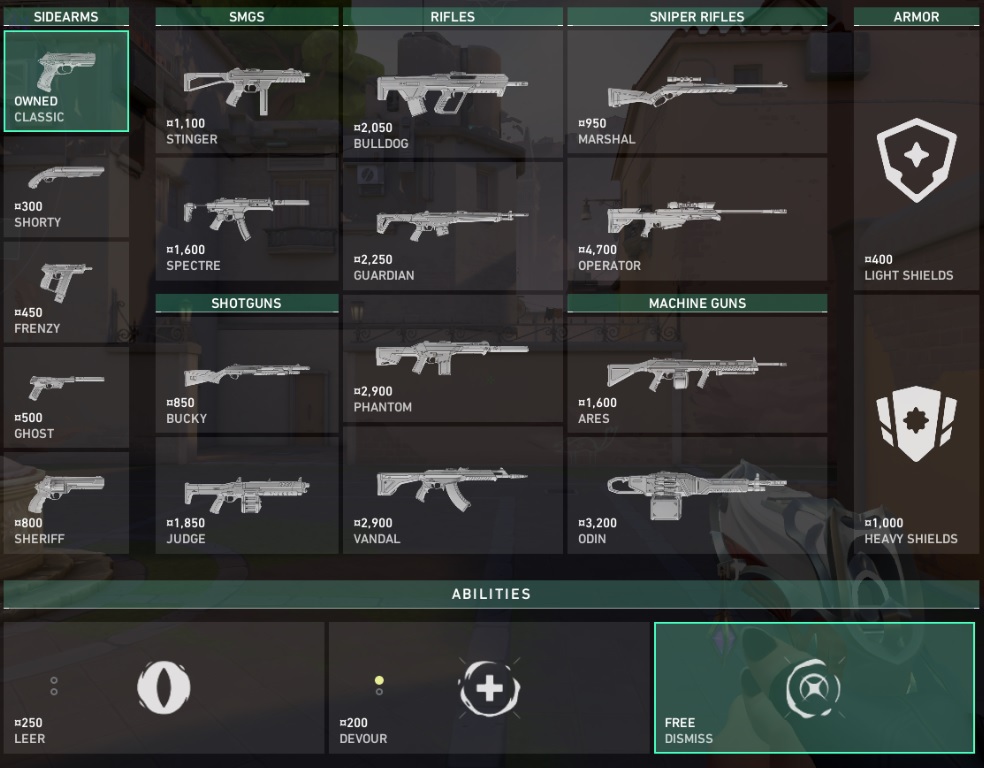Purchase the Judge shotgun

(x=247, y=495)
